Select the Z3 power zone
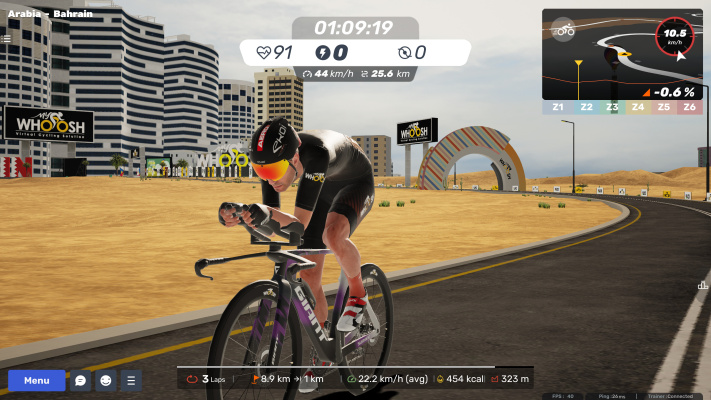Screen dimensions: 711x400 point(612,106)
